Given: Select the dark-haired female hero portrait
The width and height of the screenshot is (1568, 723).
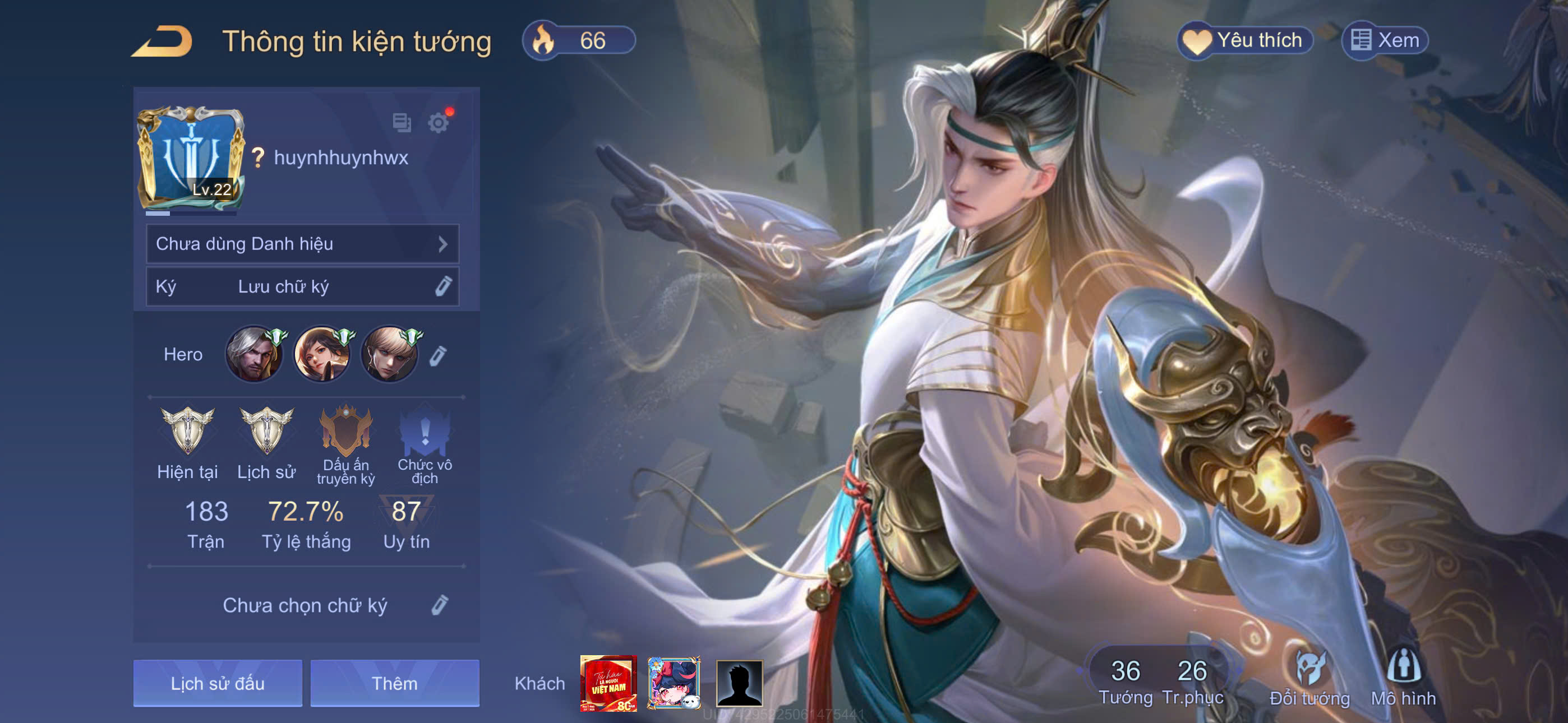Looking at the screenshot, I should click(x=322, y=354).
